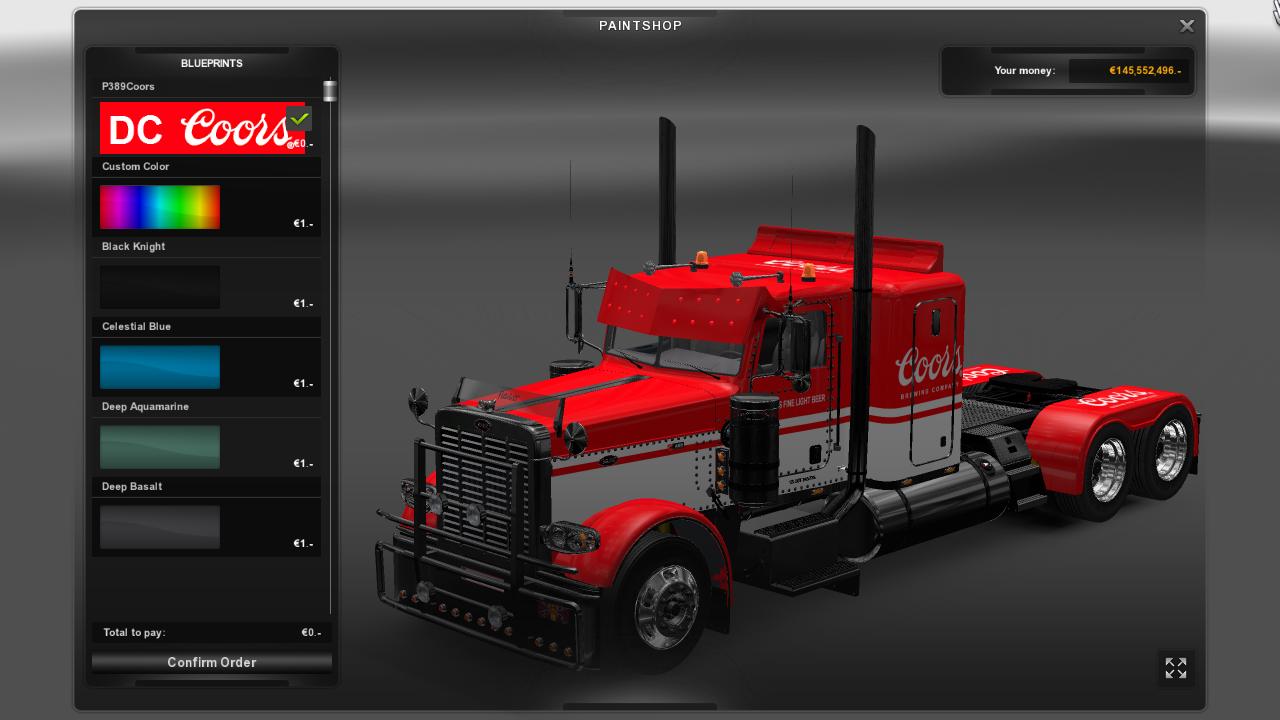Close the Paintshop window
The width and height of the screenshot is (1280, 720).
[1187, 26]
